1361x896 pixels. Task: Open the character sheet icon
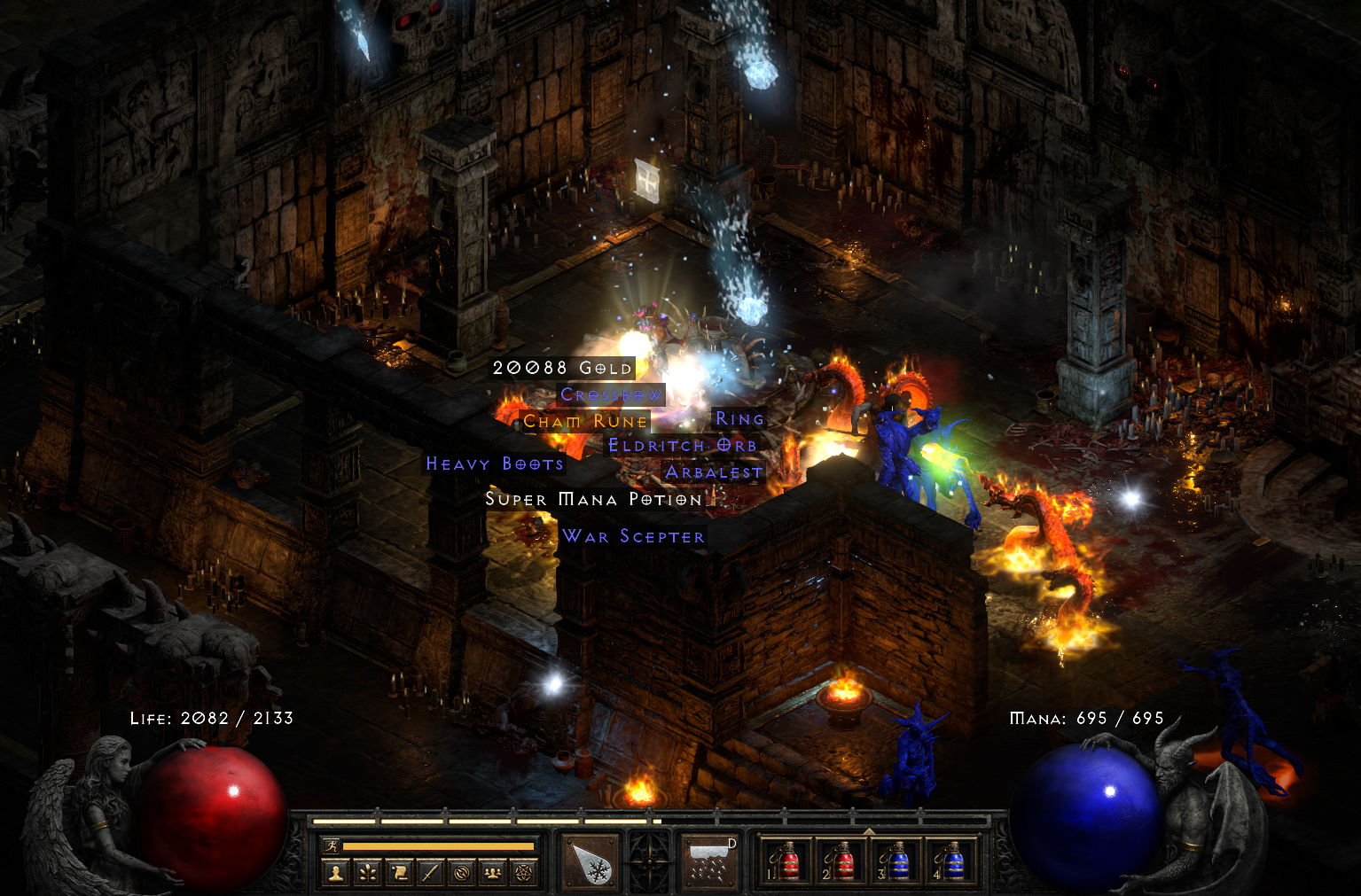pos(336,874)
